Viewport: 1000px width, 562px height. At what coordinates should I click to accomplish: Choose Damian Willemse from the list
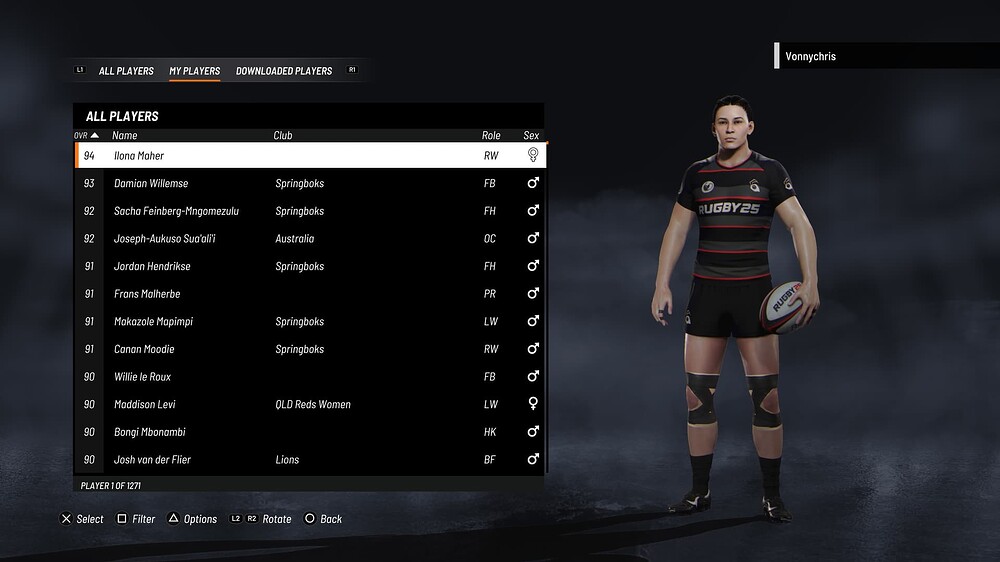point(310,184)
